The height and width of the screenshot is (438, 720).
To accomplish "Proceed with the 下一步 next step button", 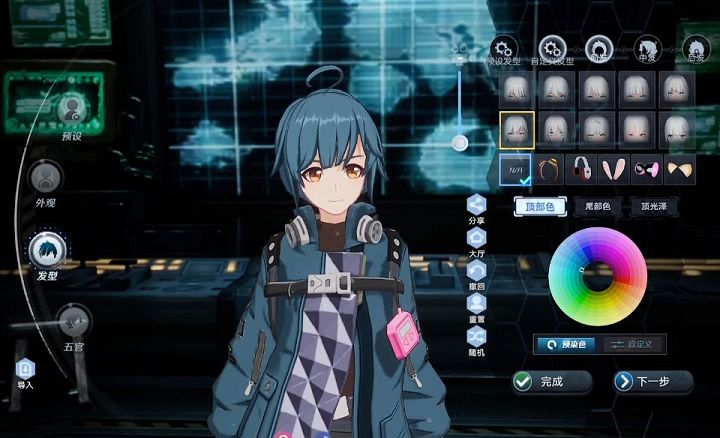I will pos(653,381).
